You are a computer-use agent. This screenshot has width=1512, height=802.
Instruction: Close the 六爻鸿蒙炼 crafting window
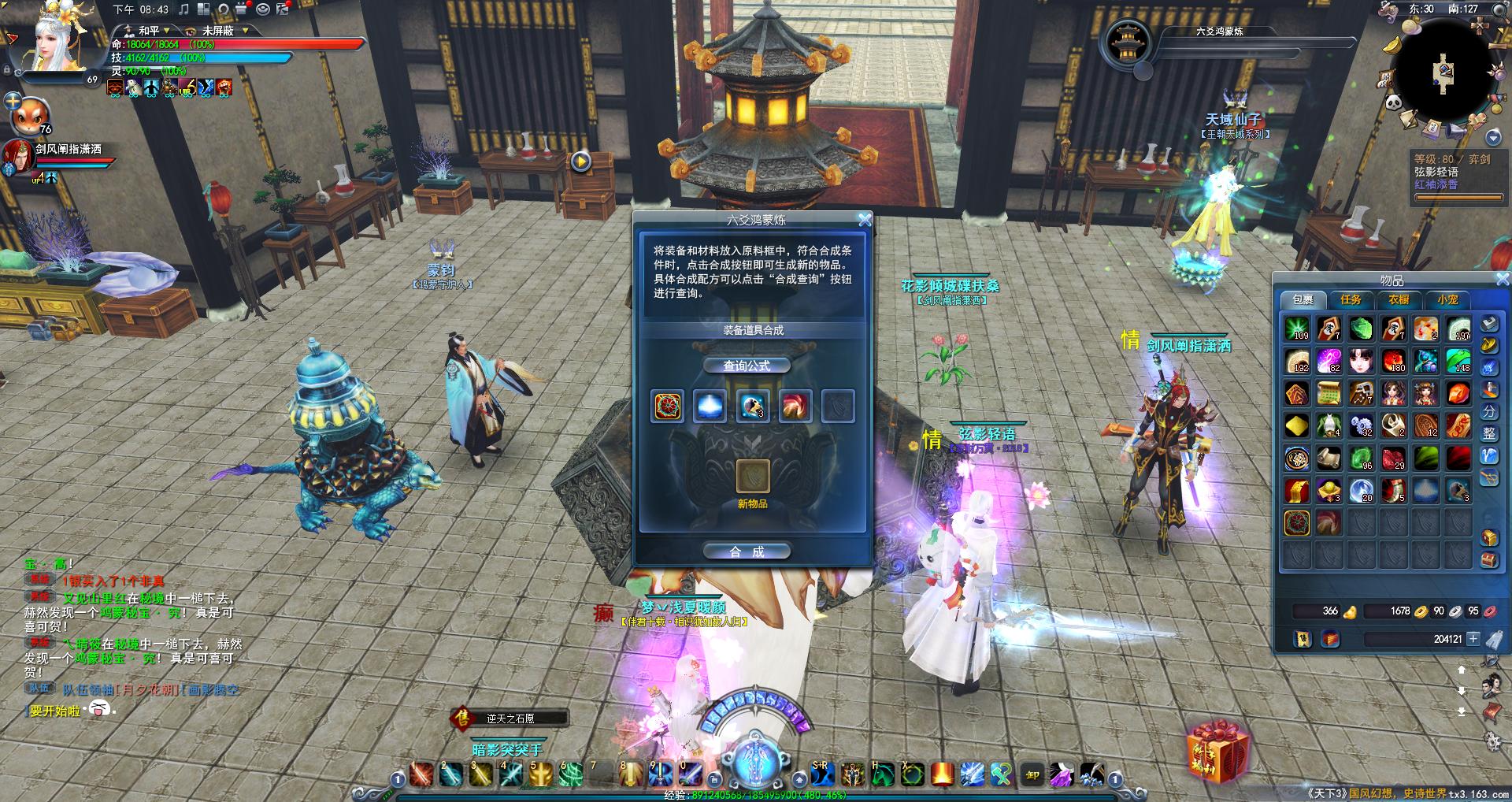864,220
